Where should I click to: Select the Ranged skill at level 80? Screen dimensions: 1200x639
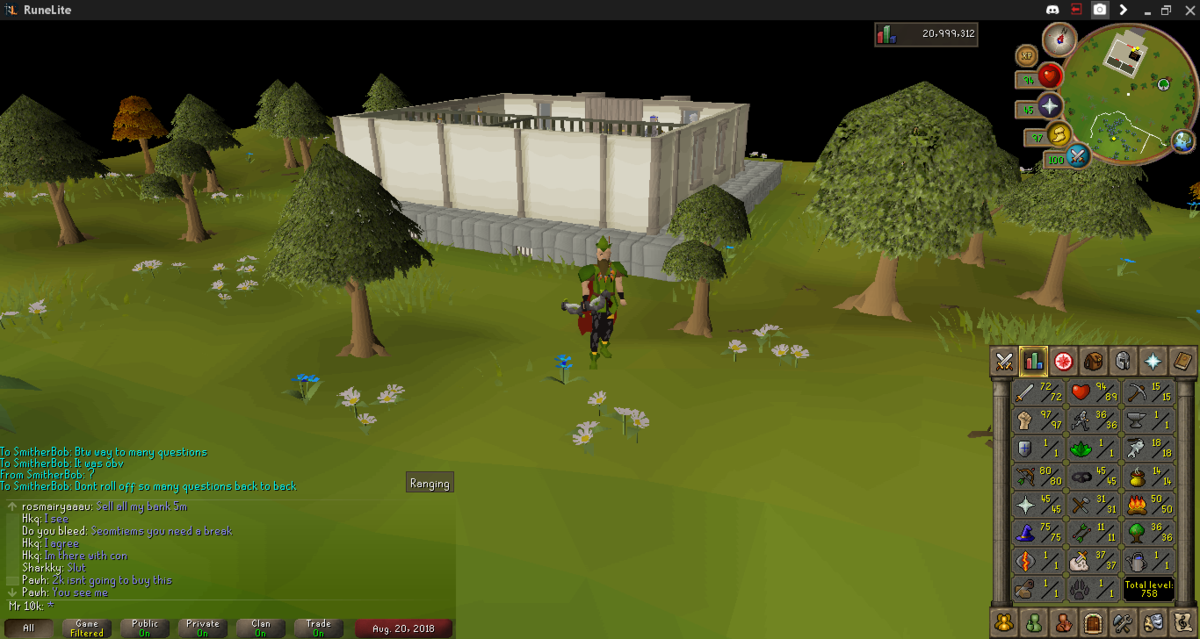(x=1038, y=477)
